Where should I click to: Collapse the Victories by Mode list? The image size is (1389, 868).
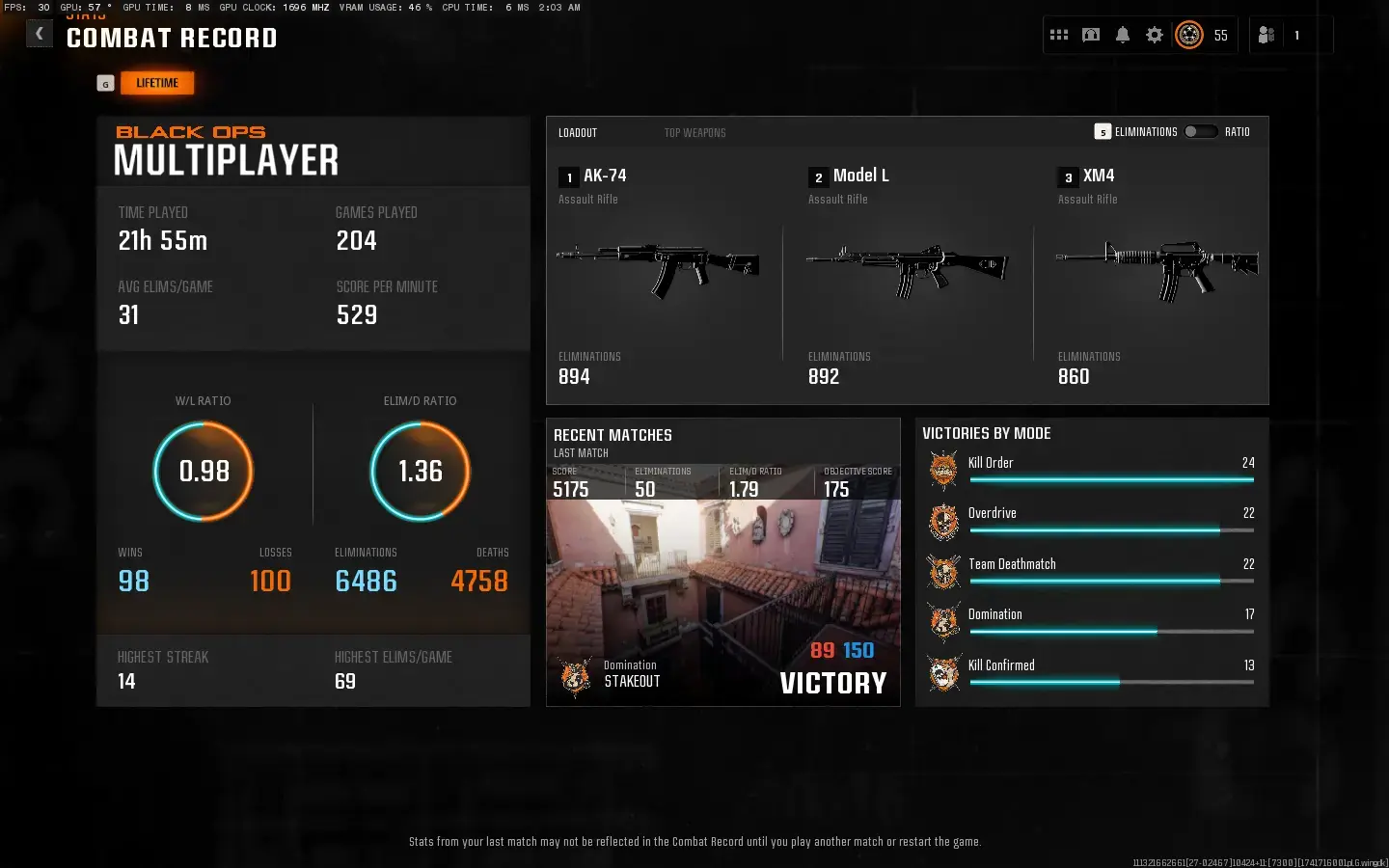pyautogui.click(x=988, y=433)
